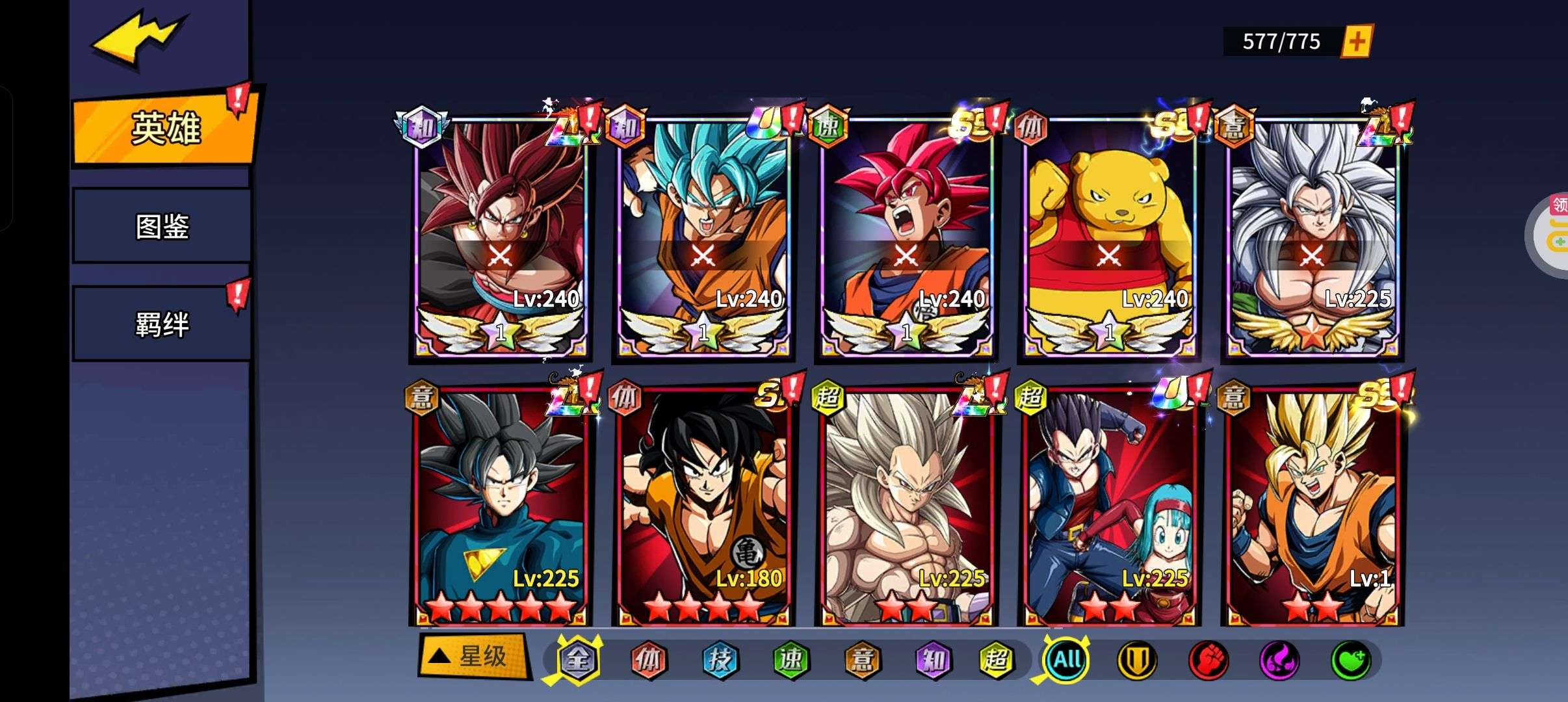Screen dimensions: 1568x702
Task: Go back with the yellow arrow
Action: [x=138, y=39]
